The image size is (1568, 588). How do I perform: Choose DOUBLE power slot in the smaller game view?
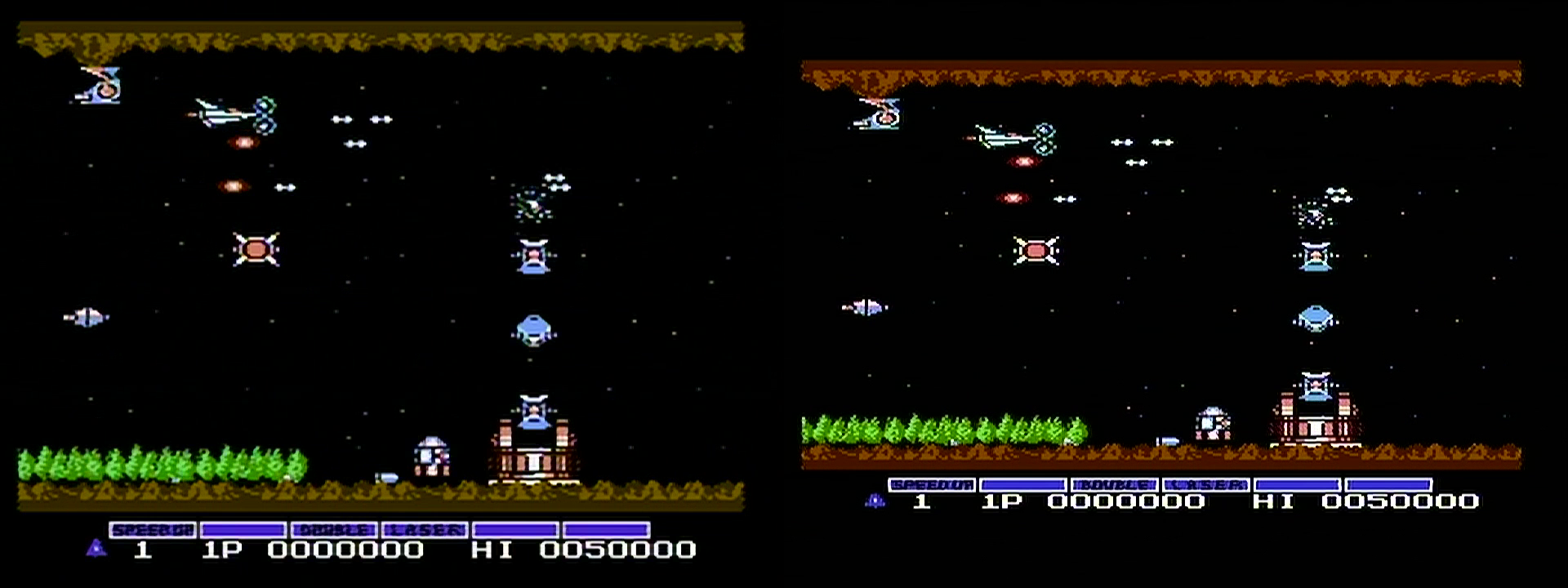[x=1114, y=485]
